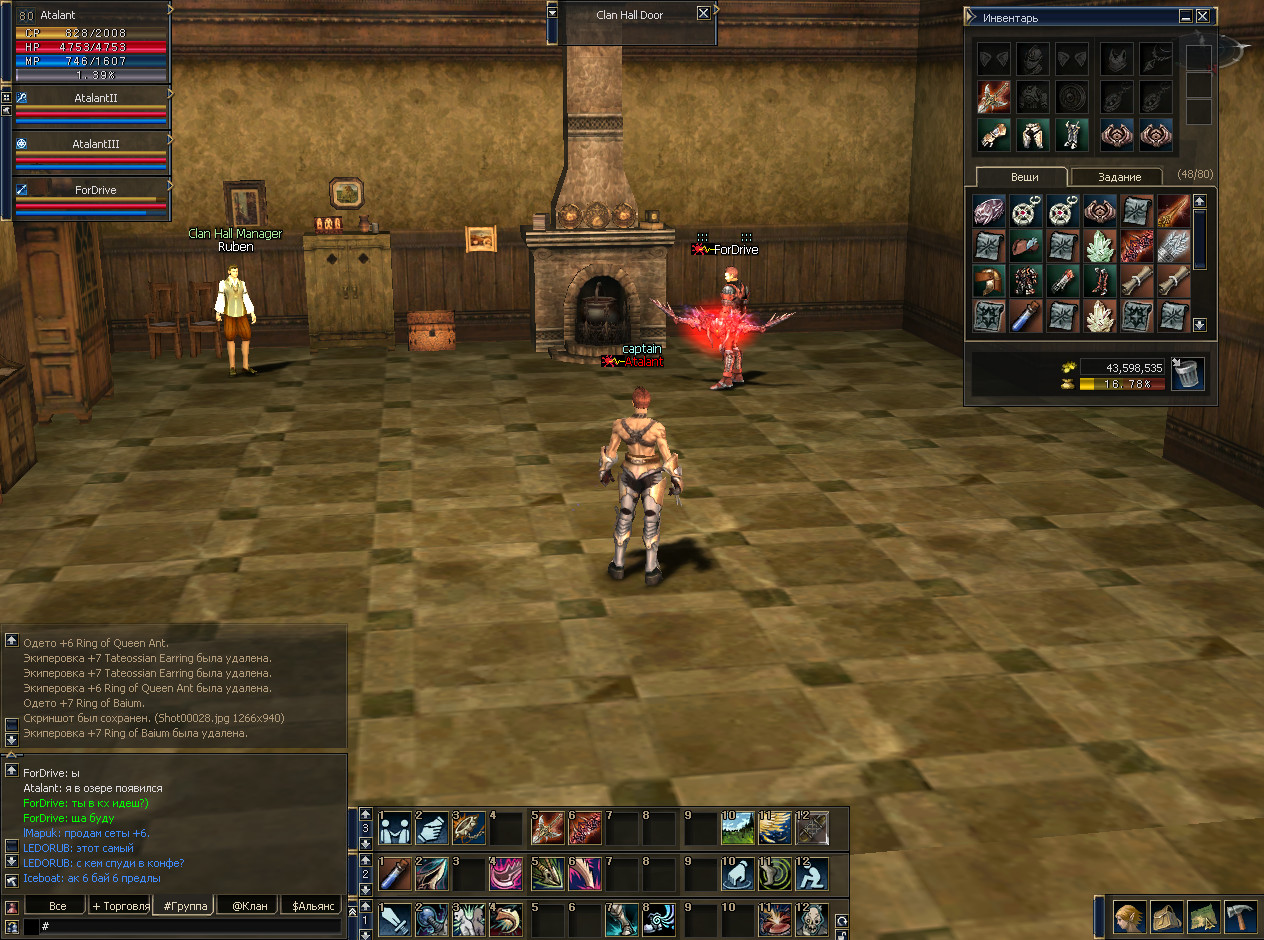The width and height of the screenshot is (1264, 940).
Task: Focus the chat input field
Action: (190, 927)
